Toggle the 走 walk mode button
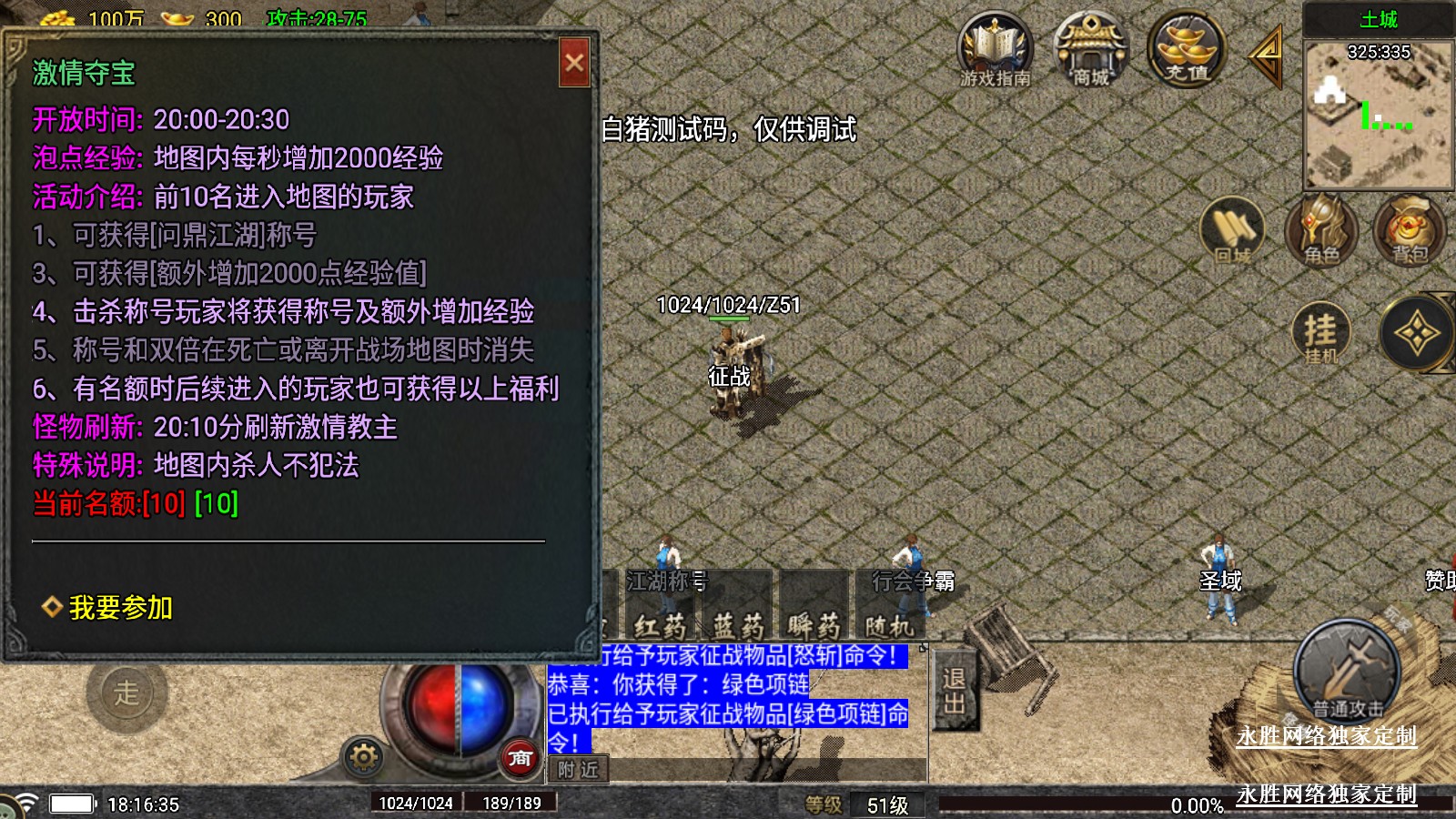The height and width of the screenshot is (819, 1456). pos(126,693)
